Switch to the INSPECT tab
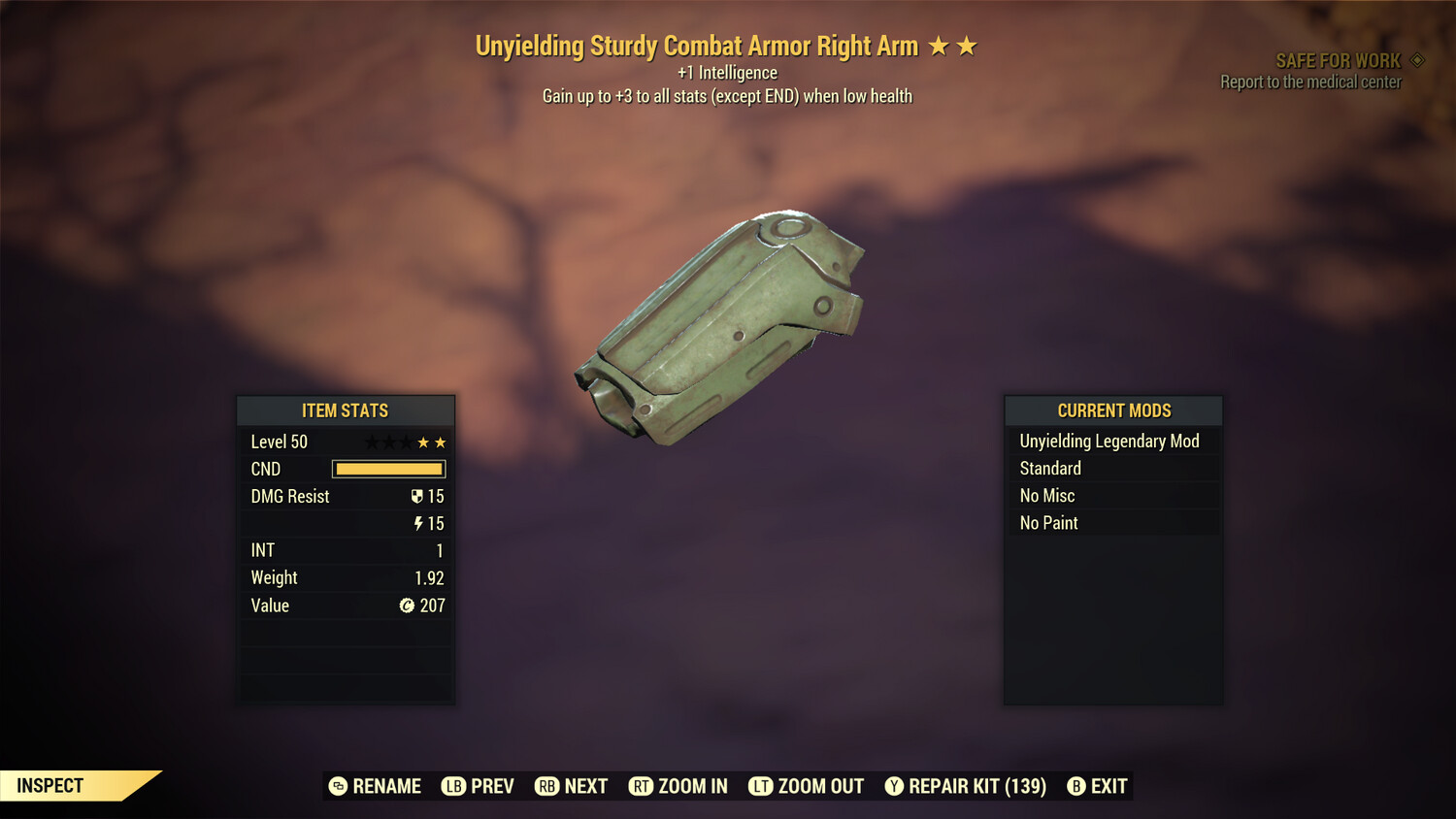Screen dimensions: 1456x819 [x=50, y=786]
